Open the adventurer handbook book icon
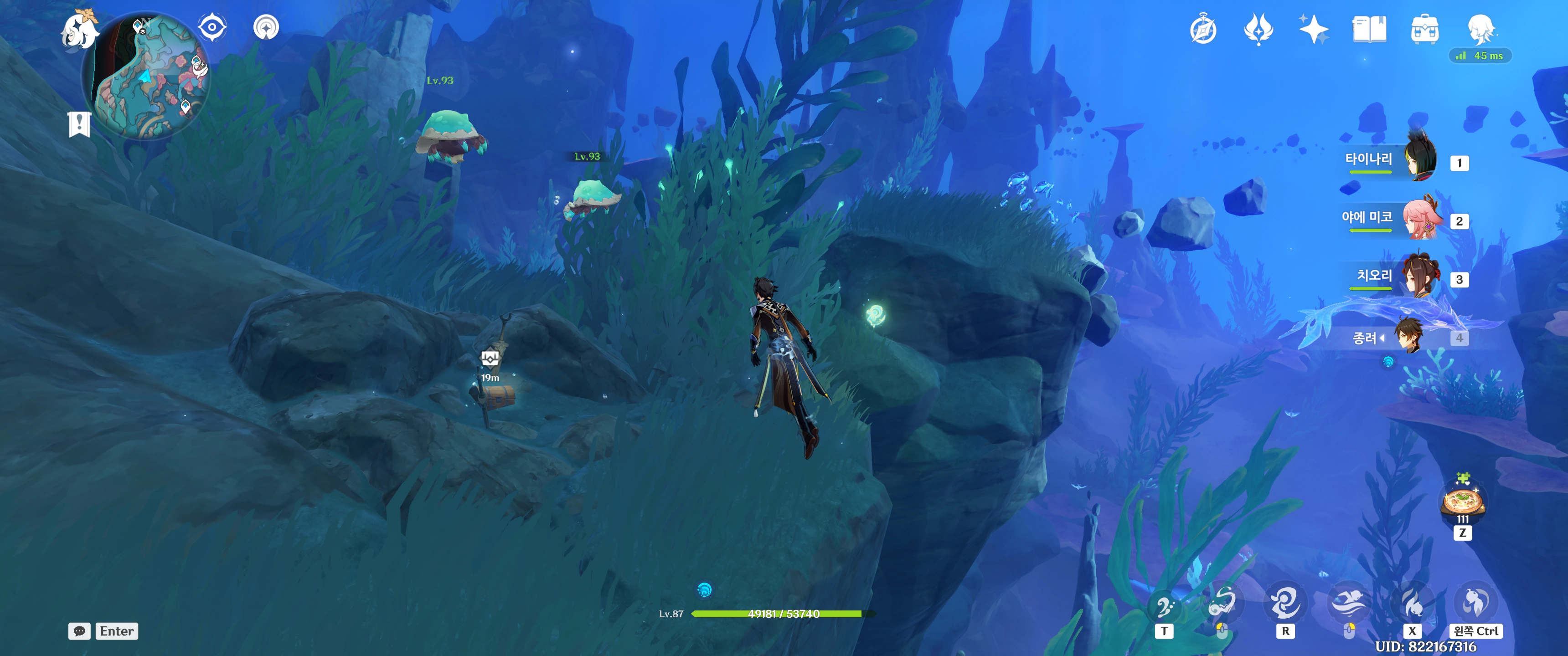The width and height of the screenshot is (1568, 656). pyautogui.click(x=1369, y=30)
